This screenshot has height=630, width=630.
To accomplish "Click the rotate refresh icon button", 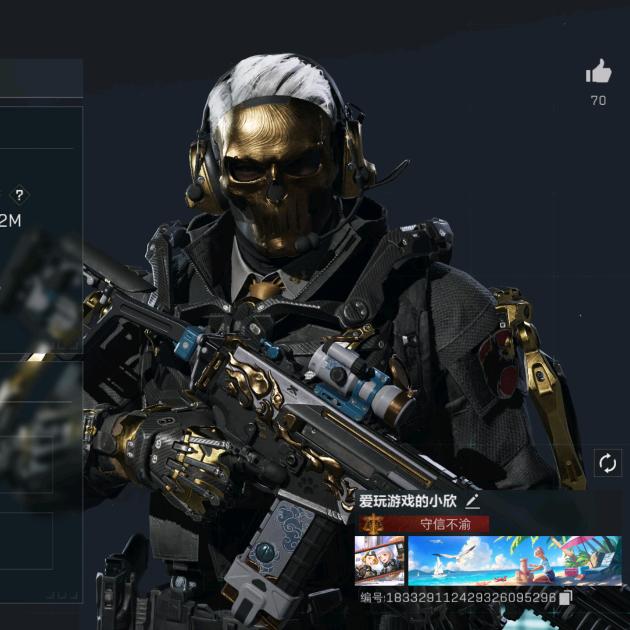I will point(607,462).
